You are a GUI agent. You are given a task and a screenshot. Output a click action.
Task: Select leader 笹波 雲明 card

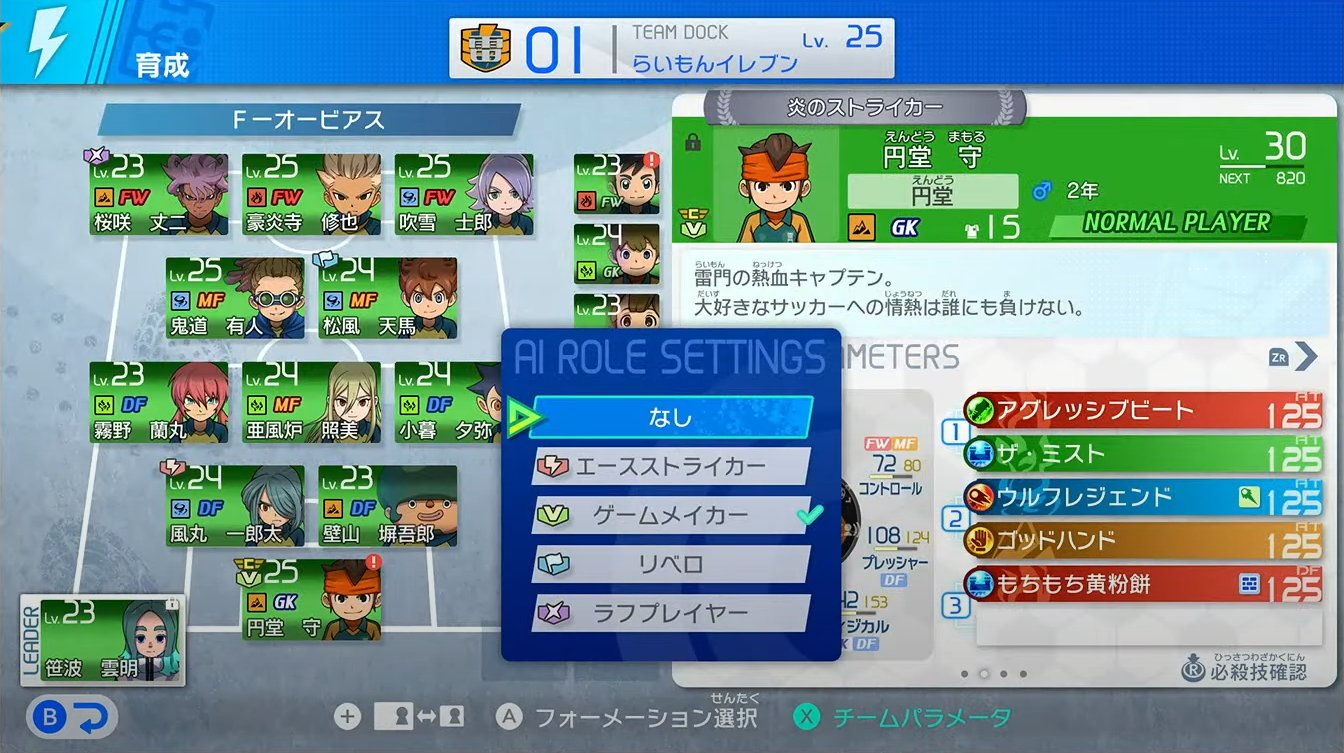(103, 641)
